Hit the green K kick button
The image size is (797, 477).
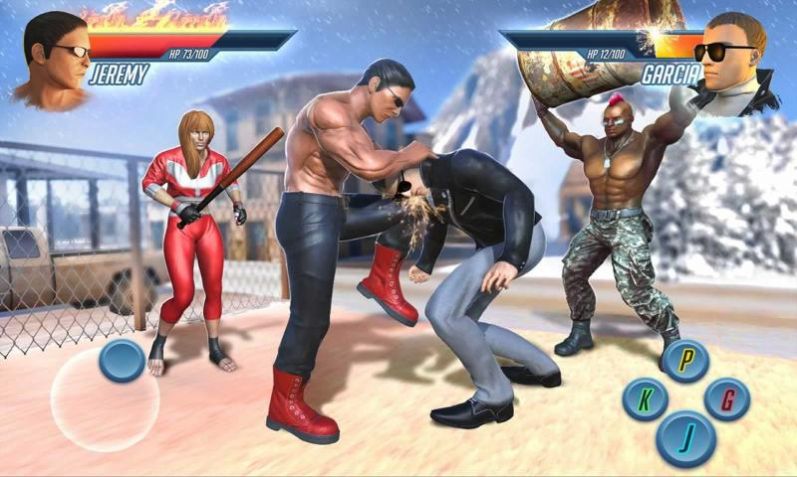[x=645, y=400]
